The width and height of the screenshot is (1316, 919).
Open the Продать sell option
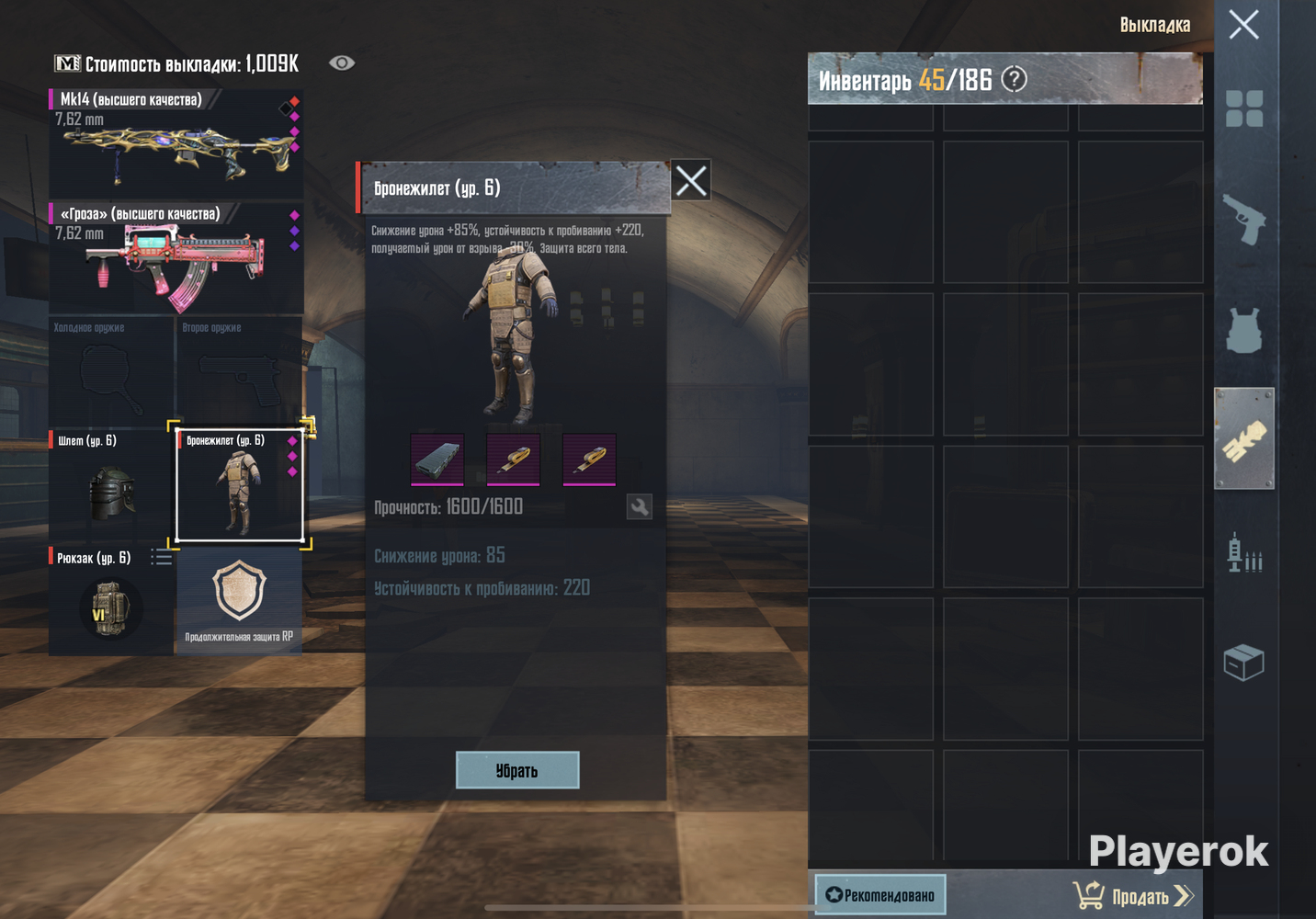pyautogui.click(x=1133, y=895)
